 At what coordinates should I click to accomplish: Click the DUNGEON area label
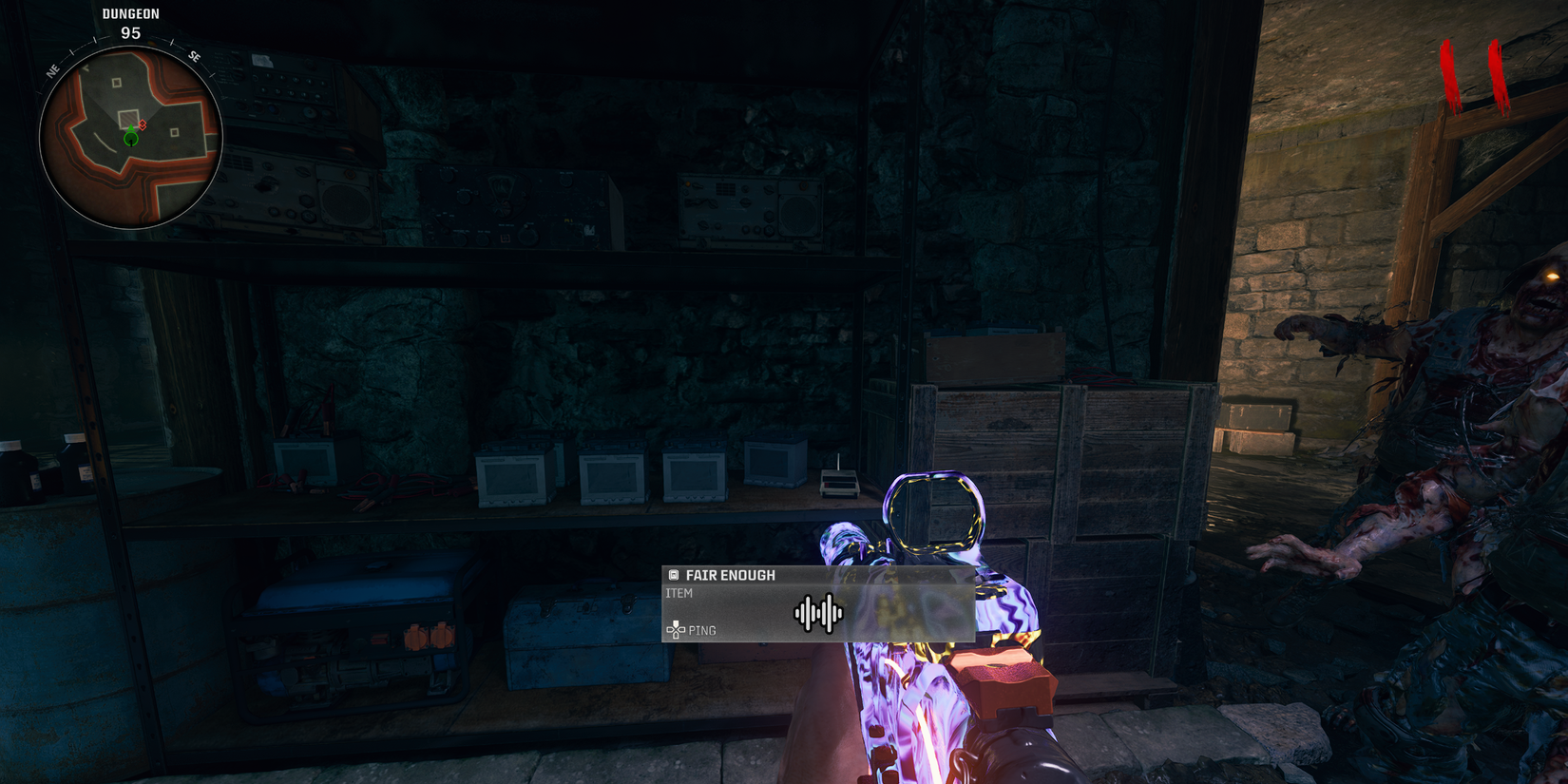128,13
